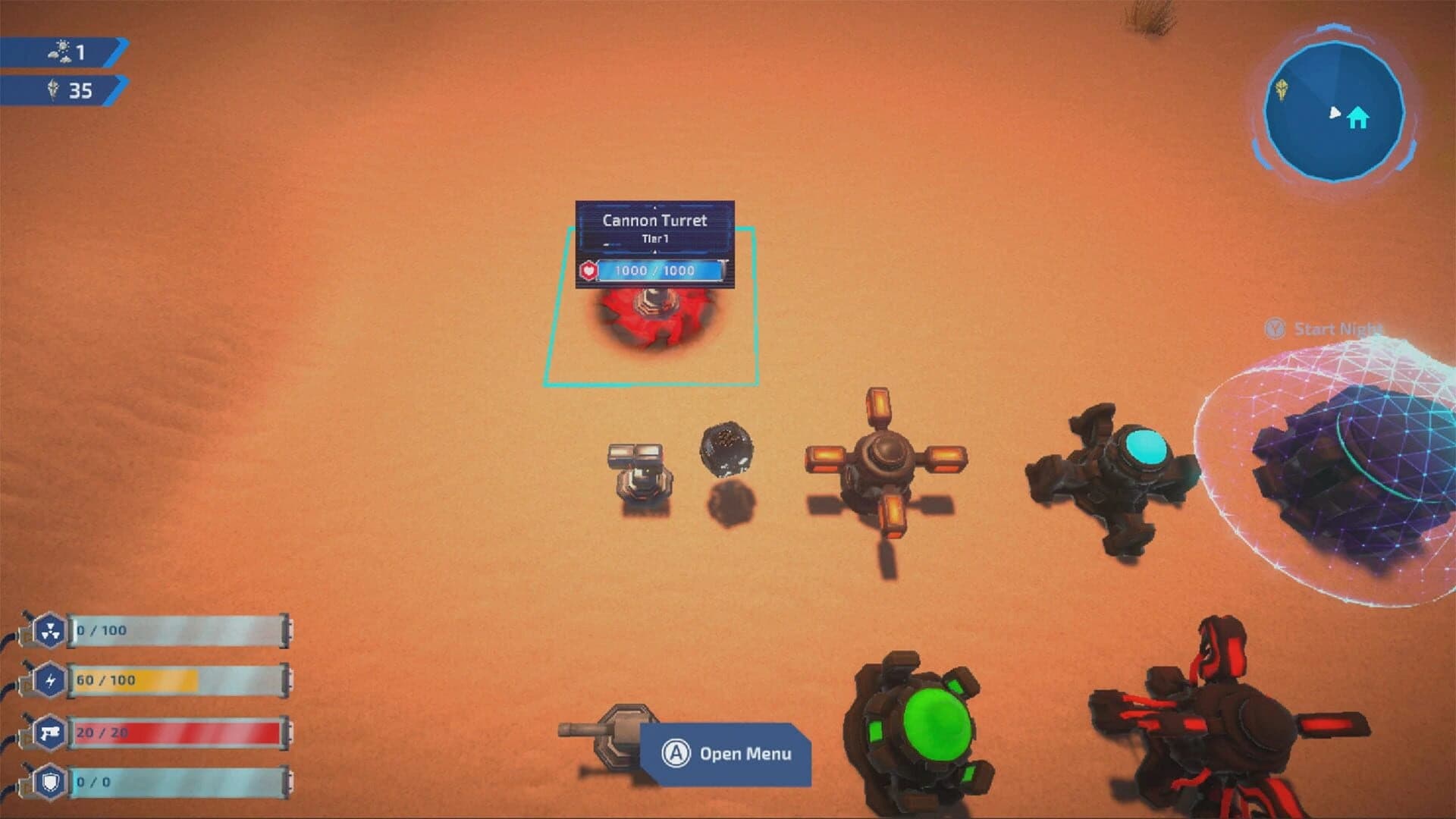Click the player arrow marker on the minimap
Viewport: 1456px width, 819px height.
tap(1335, 112)
